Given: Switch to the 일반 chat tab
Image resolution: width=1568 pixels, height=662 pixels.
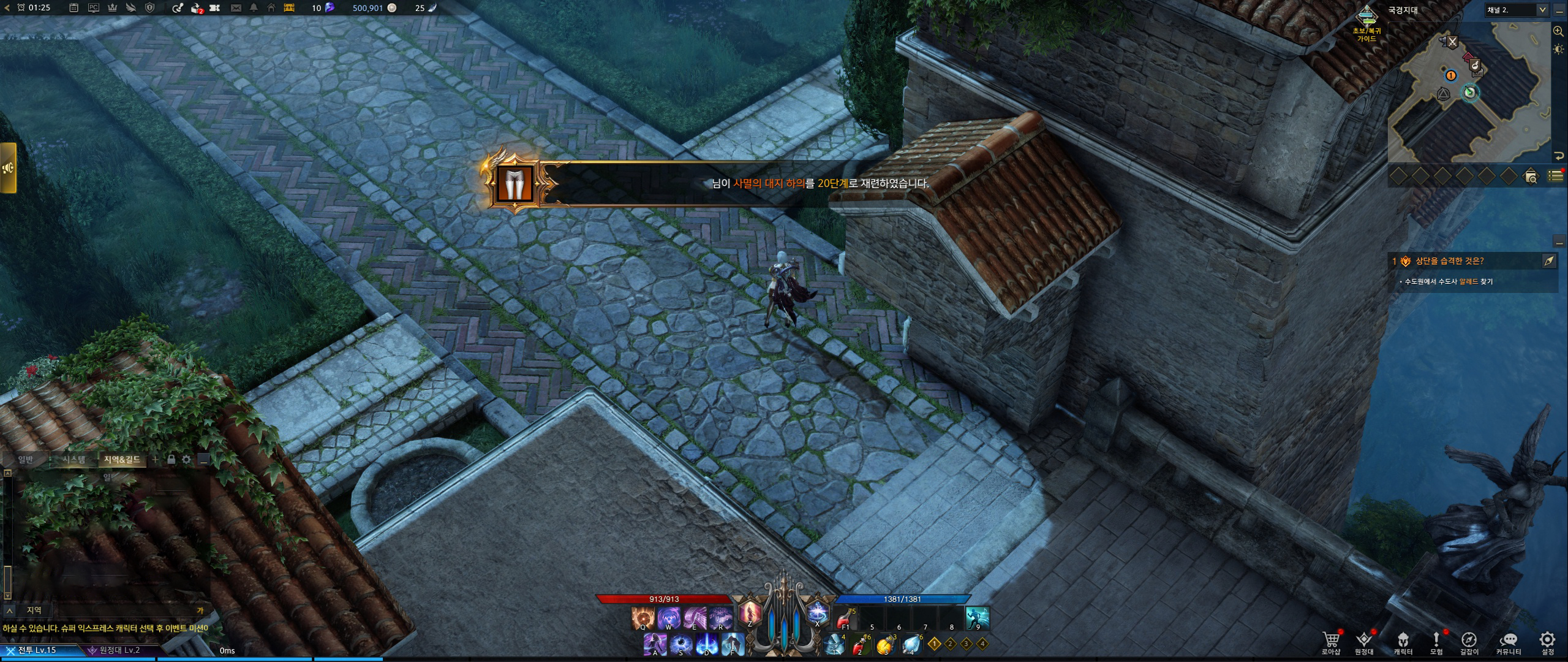Looking at the screenshot, I should click(x=26, y=459).
